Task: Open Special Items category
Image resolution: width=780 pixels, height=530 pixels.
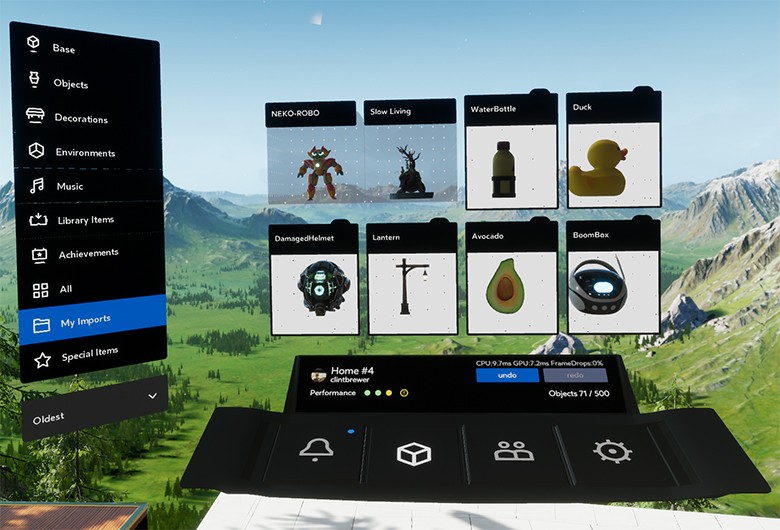Action: coord(88,354)
